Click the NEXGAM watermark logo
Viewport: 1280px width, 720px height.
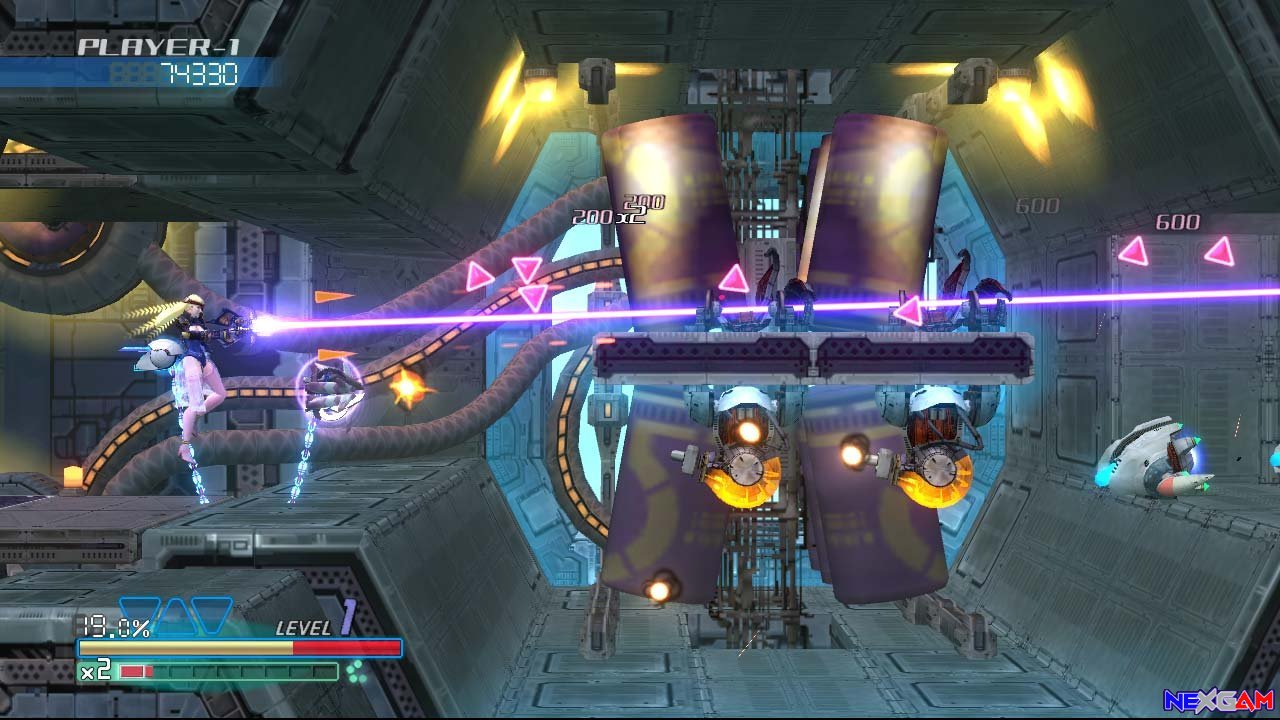tap(1218, 700)
